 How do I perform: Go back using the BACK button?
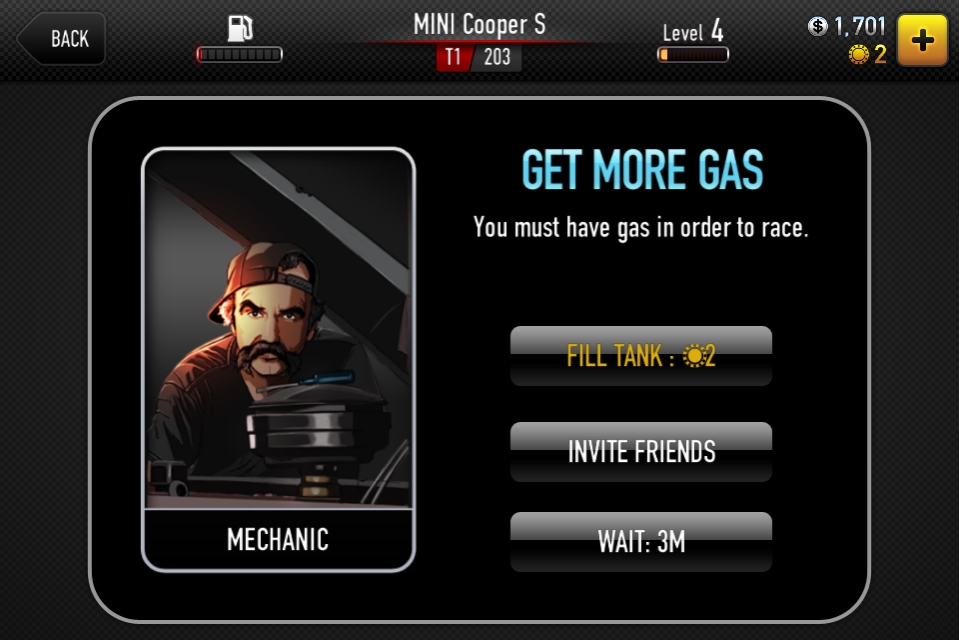tap(62, 39)
